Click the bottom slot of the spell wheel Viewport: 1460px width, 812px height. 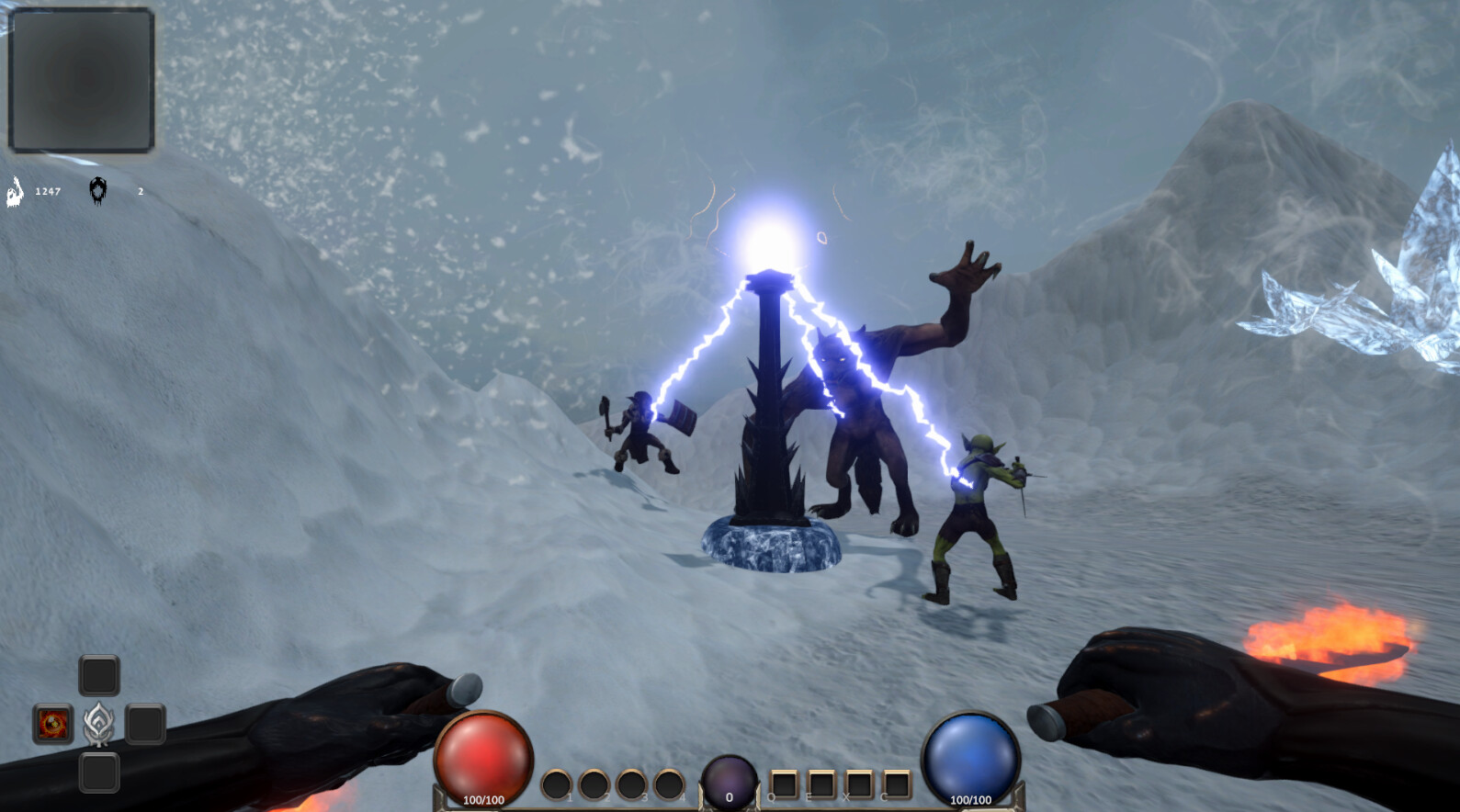98,773
